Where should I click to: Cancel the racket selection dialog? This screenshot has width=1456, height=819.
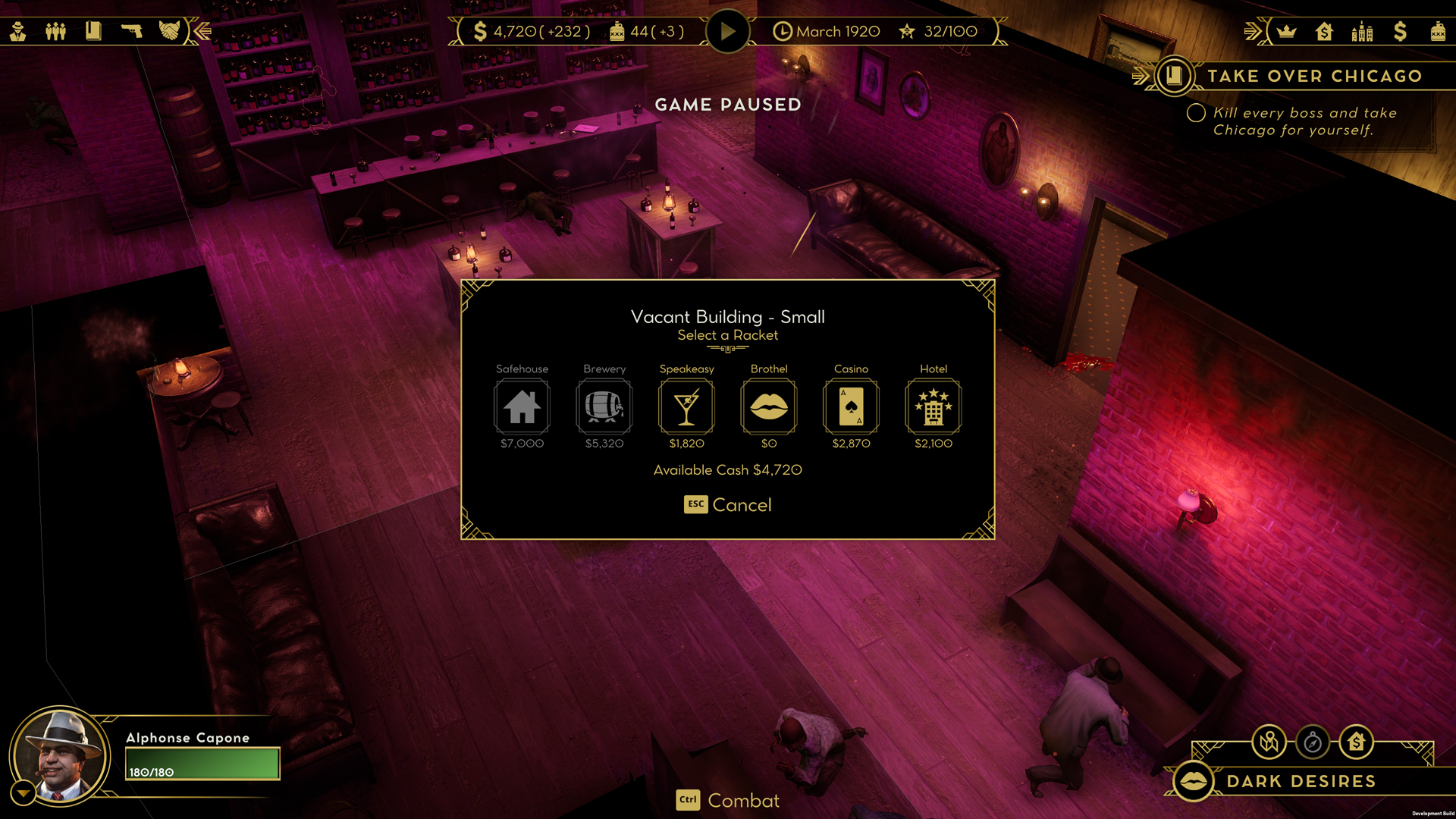[x=728, y=505]
